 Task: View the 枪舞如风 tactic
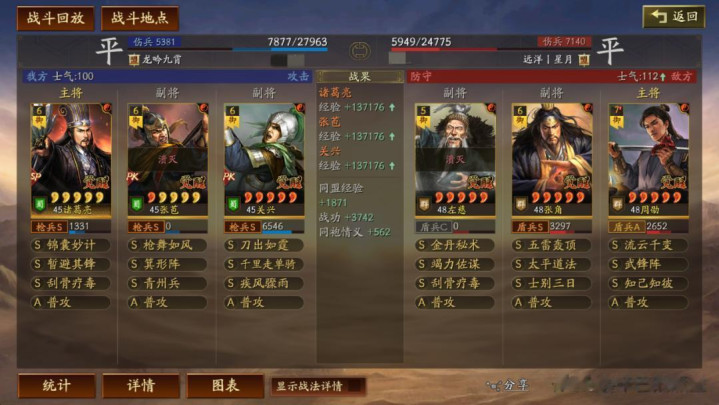click(167, 245)
